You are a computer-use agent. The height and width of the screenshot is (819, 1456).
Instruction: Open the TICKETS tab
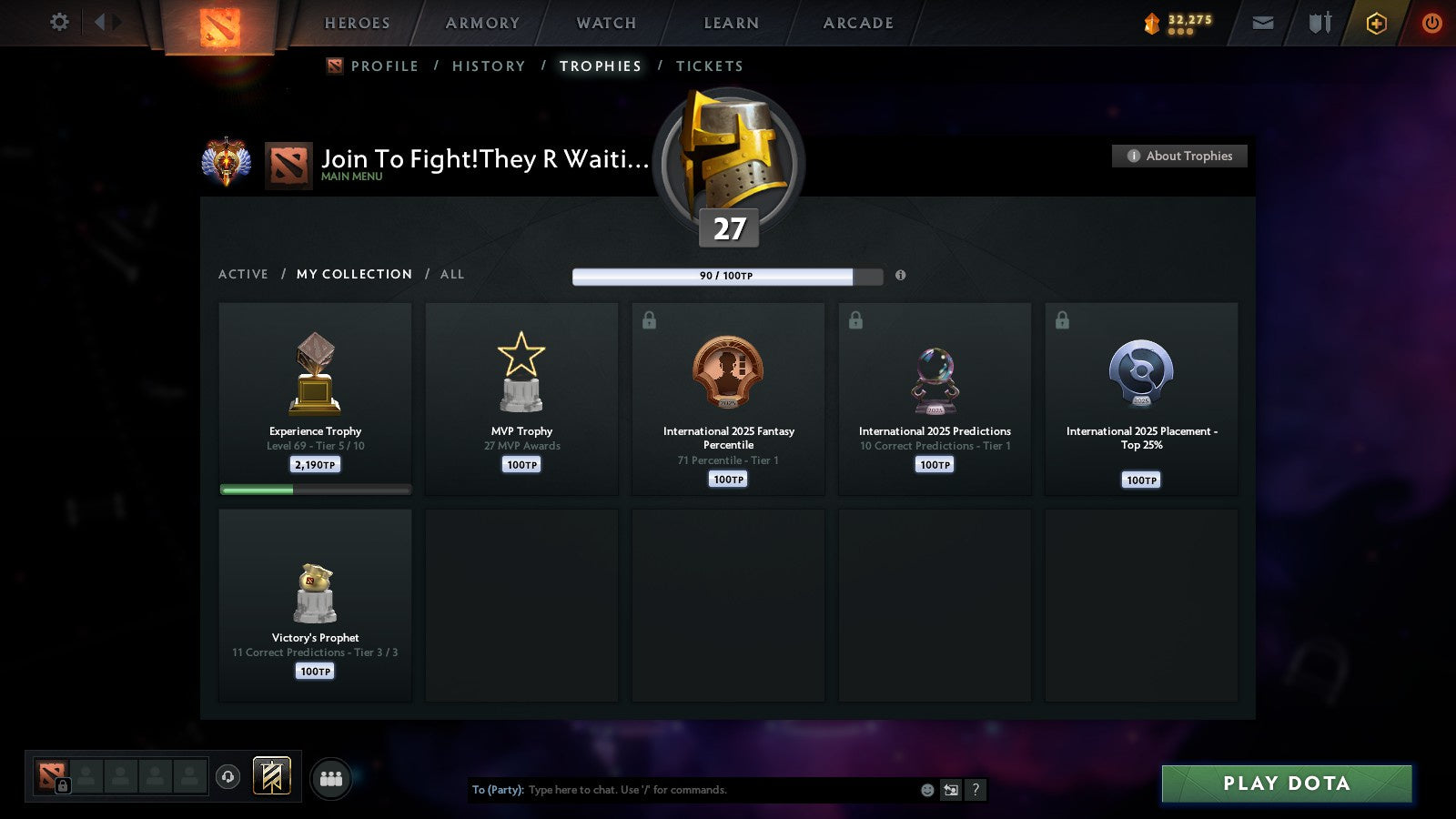click(709, 66)
